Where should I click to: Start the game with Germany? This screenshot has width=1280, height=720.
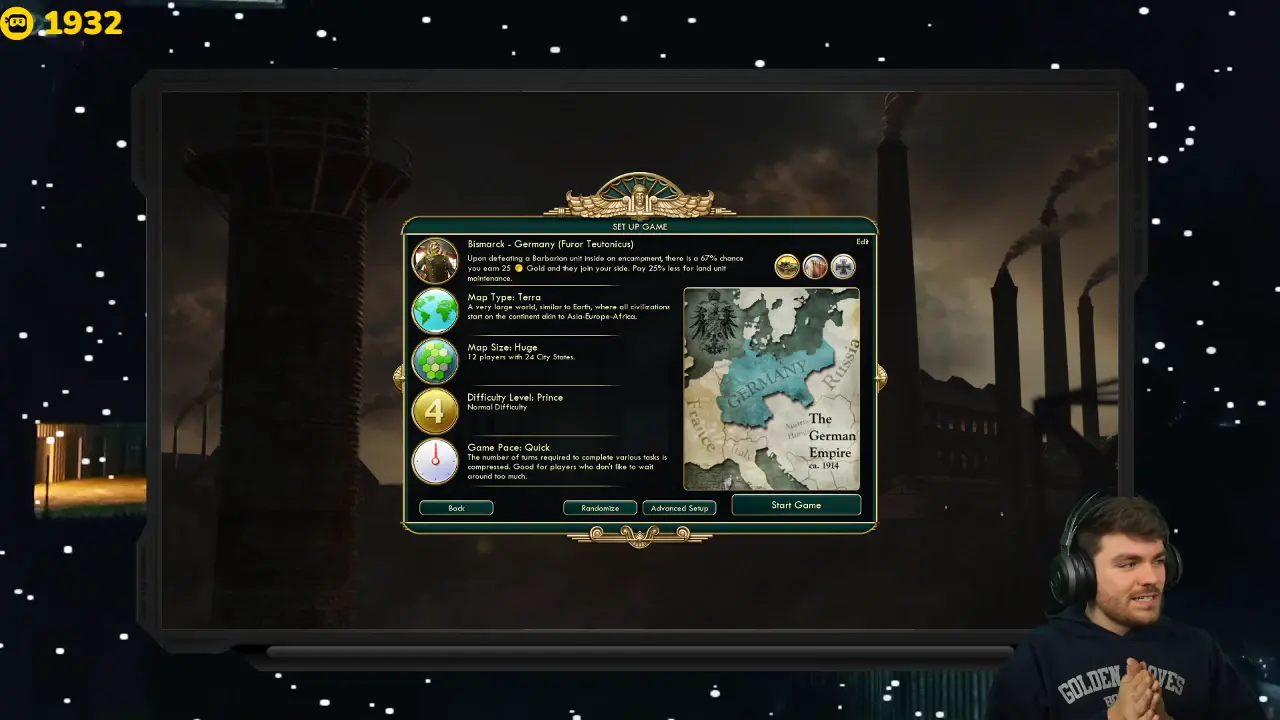(x=796, y=505)
